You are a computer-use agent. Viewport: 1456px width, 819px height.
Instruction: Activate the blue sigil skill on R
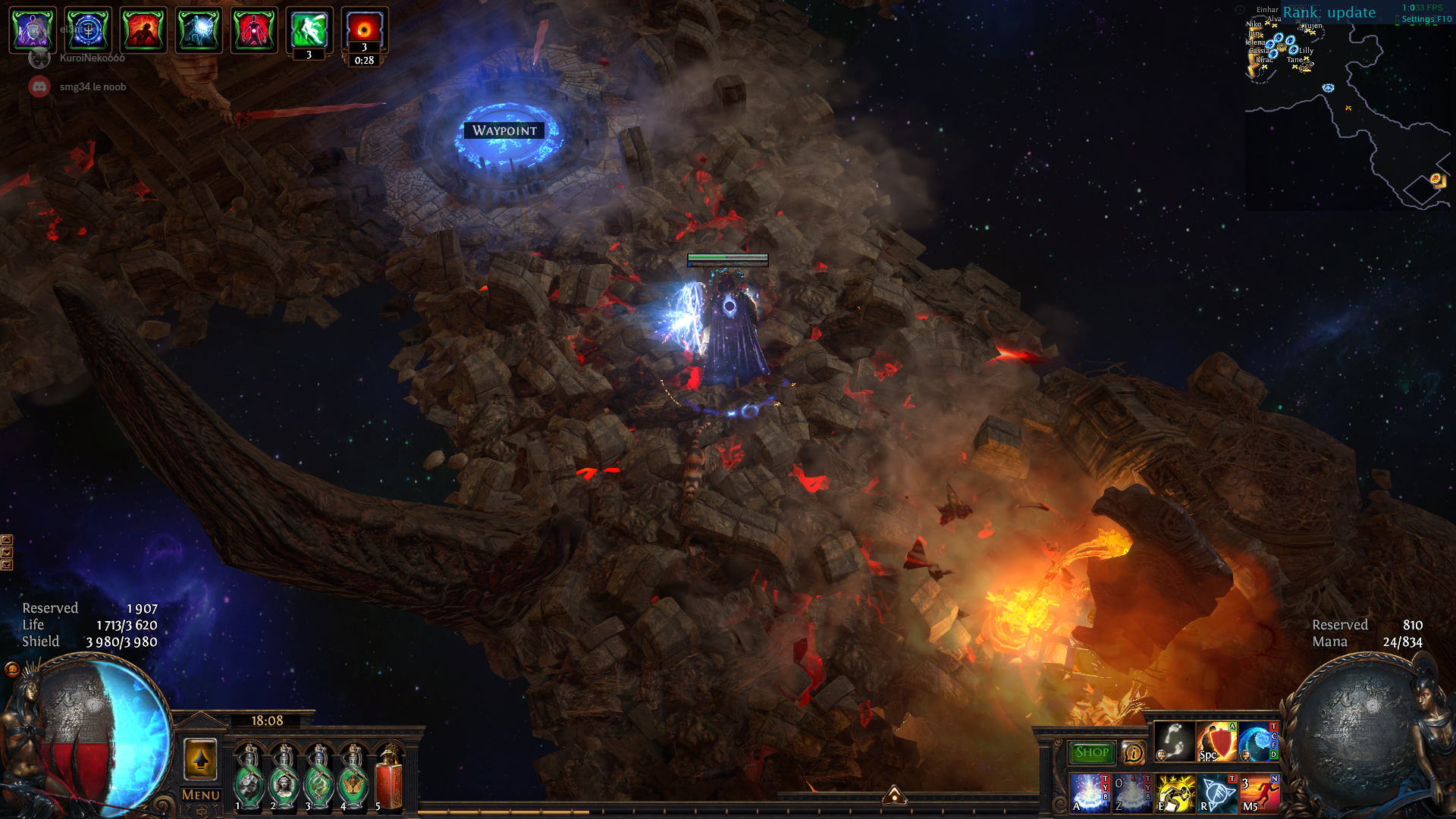[1218, 793]
